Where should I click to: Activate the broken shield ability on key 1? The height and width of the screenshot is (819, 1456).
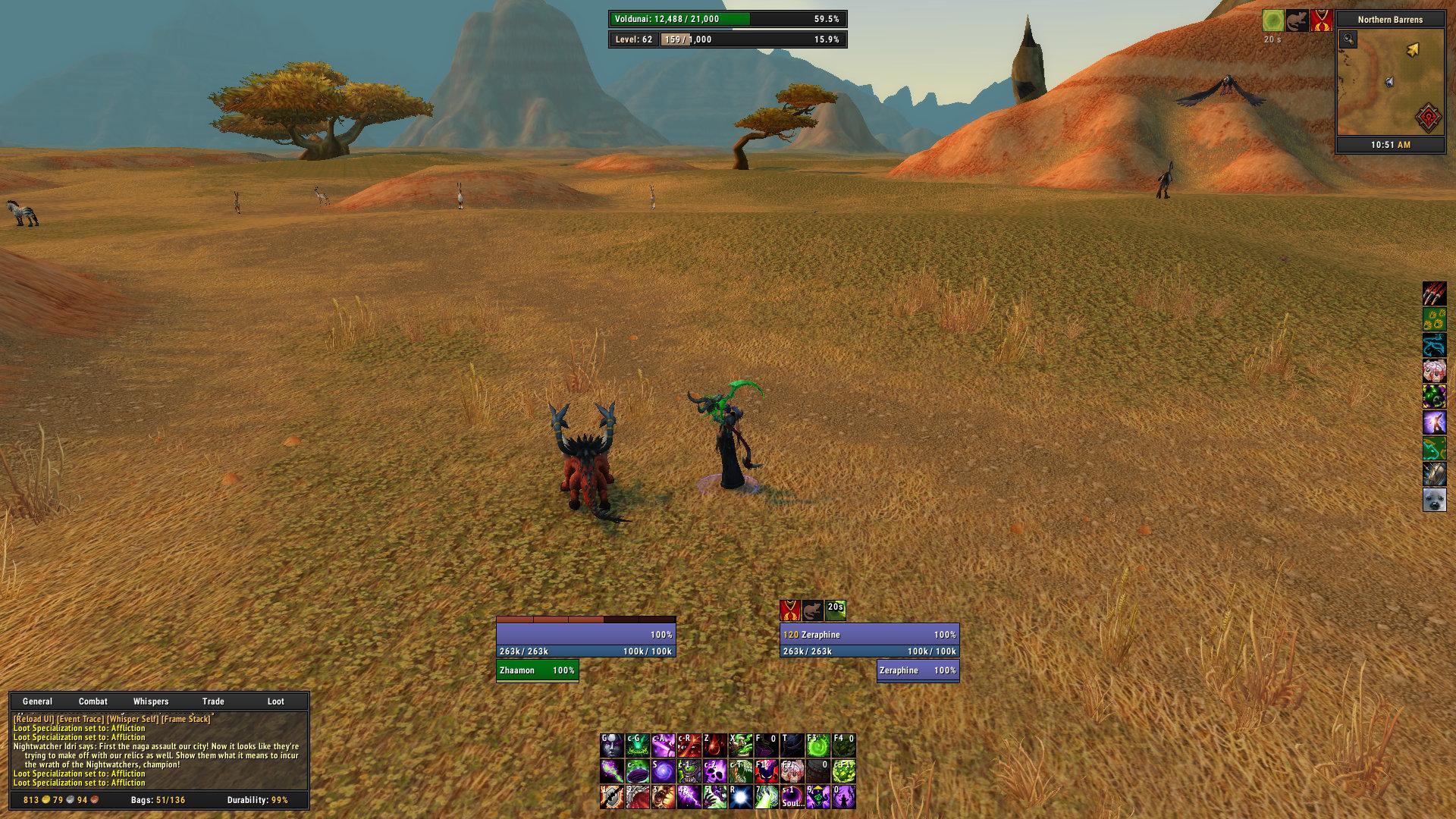tap(611, 797)
